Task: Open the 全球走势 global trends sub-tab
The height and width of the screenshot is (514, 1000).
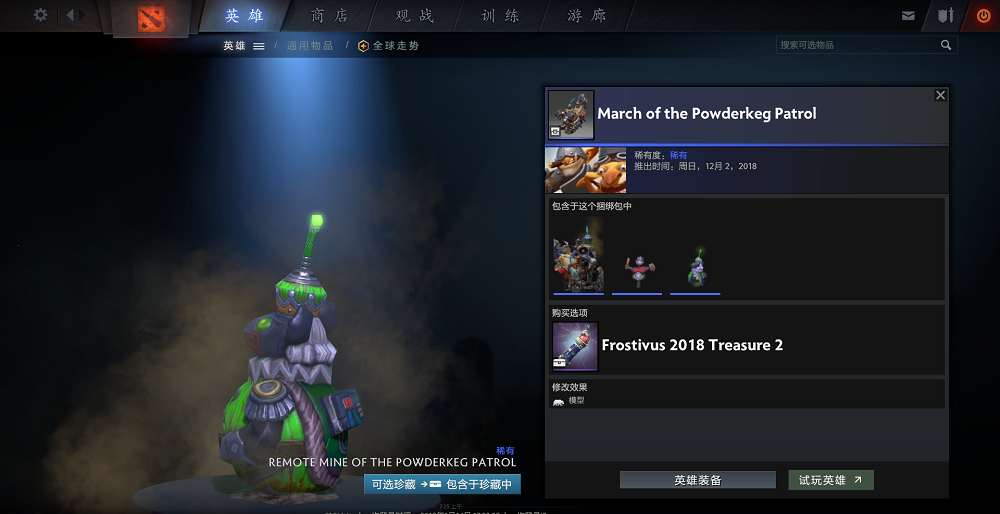Action: [x=389, y=45]
